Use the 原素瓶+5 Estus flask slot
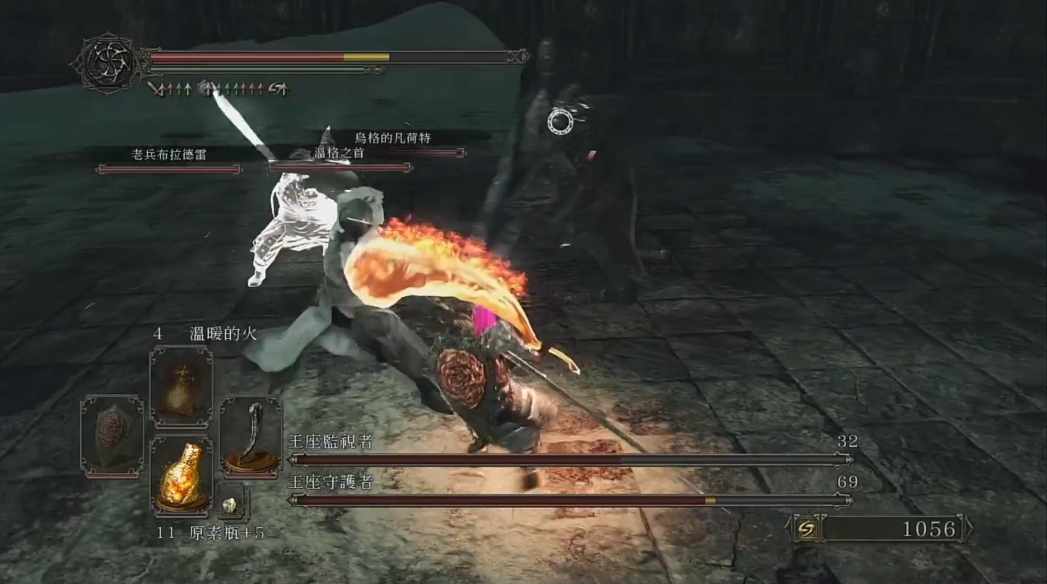Screen dimensions: 1047x584 pos(181,476)
